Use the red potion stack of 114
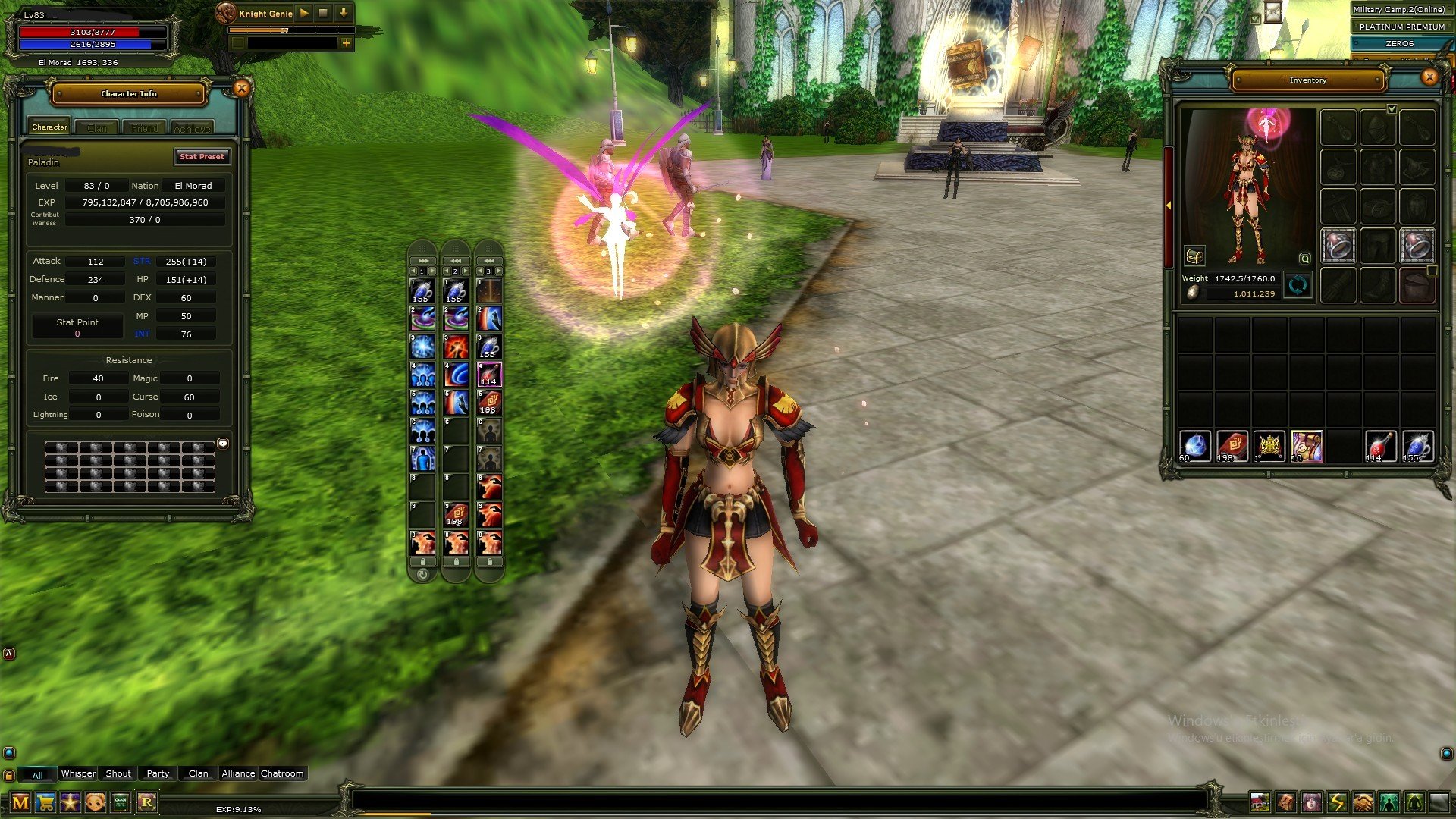Screen dimensions: 1456x819 pos(1379,446)
